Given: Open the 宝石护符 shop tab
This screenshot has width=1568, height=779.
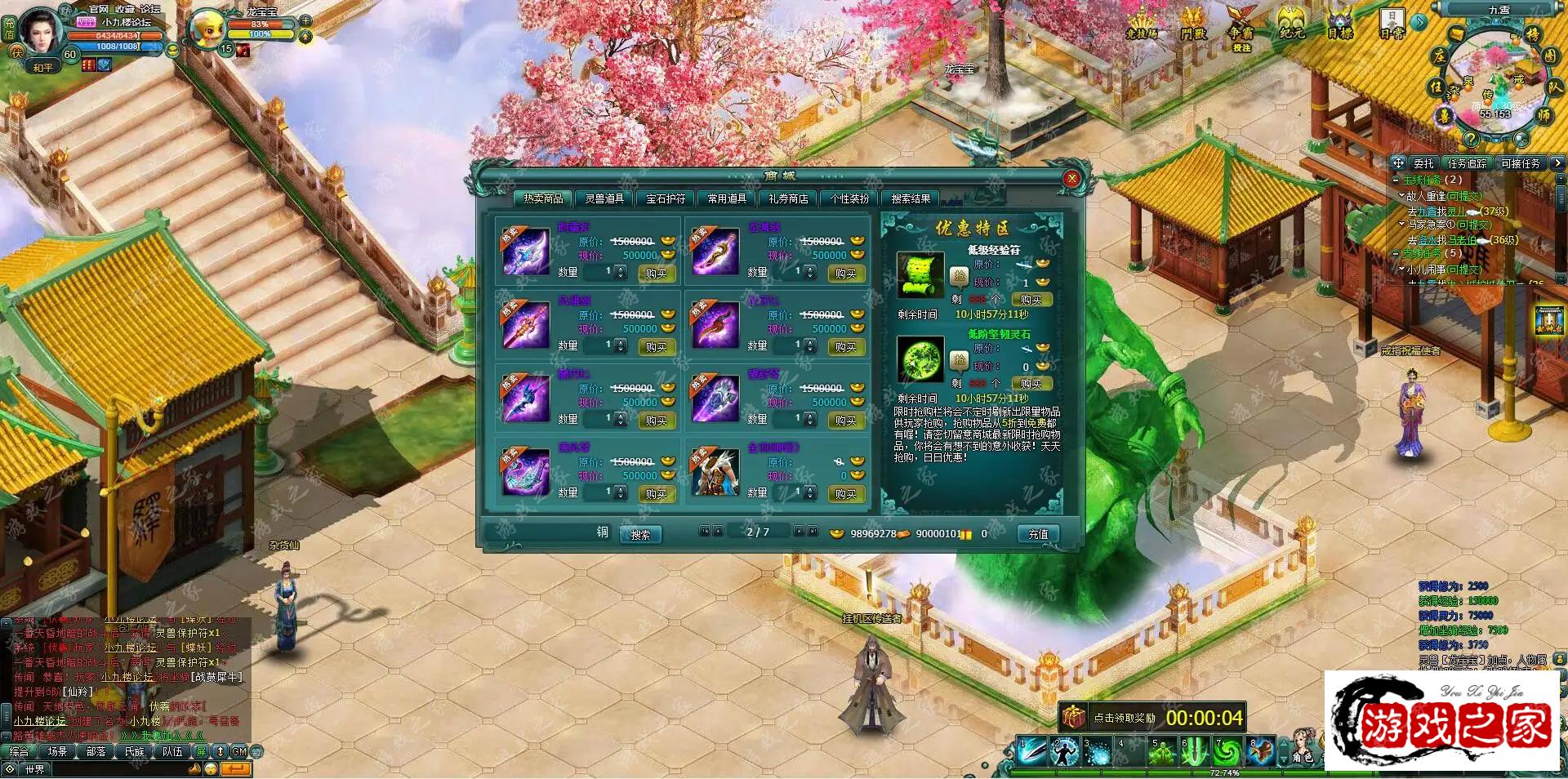Looking at the screenshot, I should 666,198.
